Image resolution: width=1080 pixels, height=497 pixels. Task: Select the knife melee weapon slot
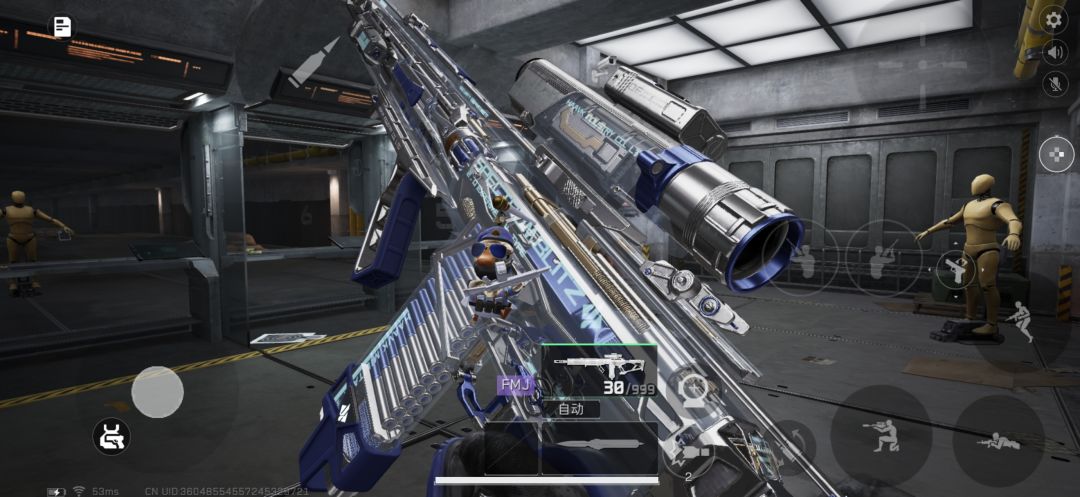(598, 447)
